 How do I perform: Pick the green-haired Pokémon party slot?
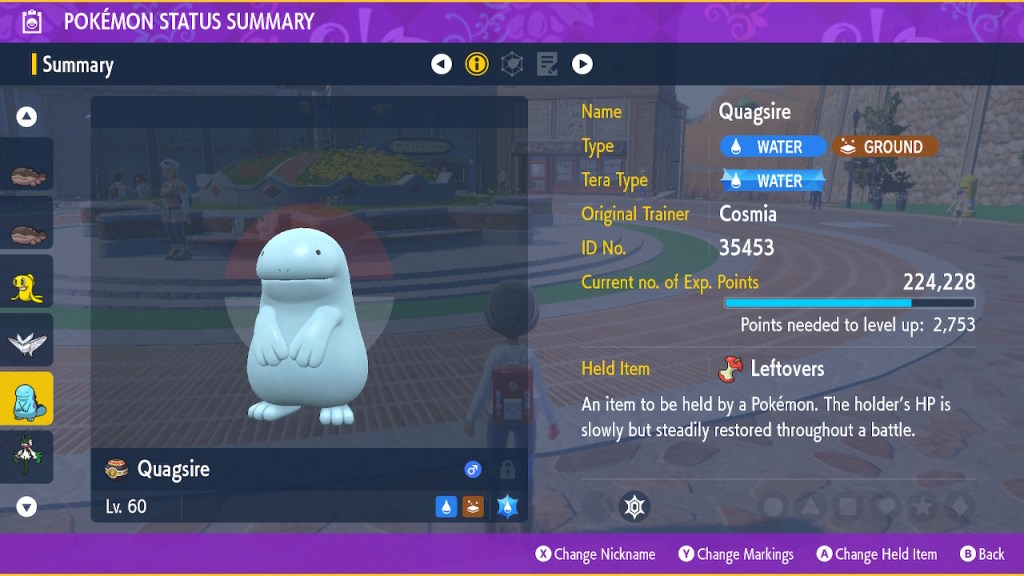tap(27, 456)
